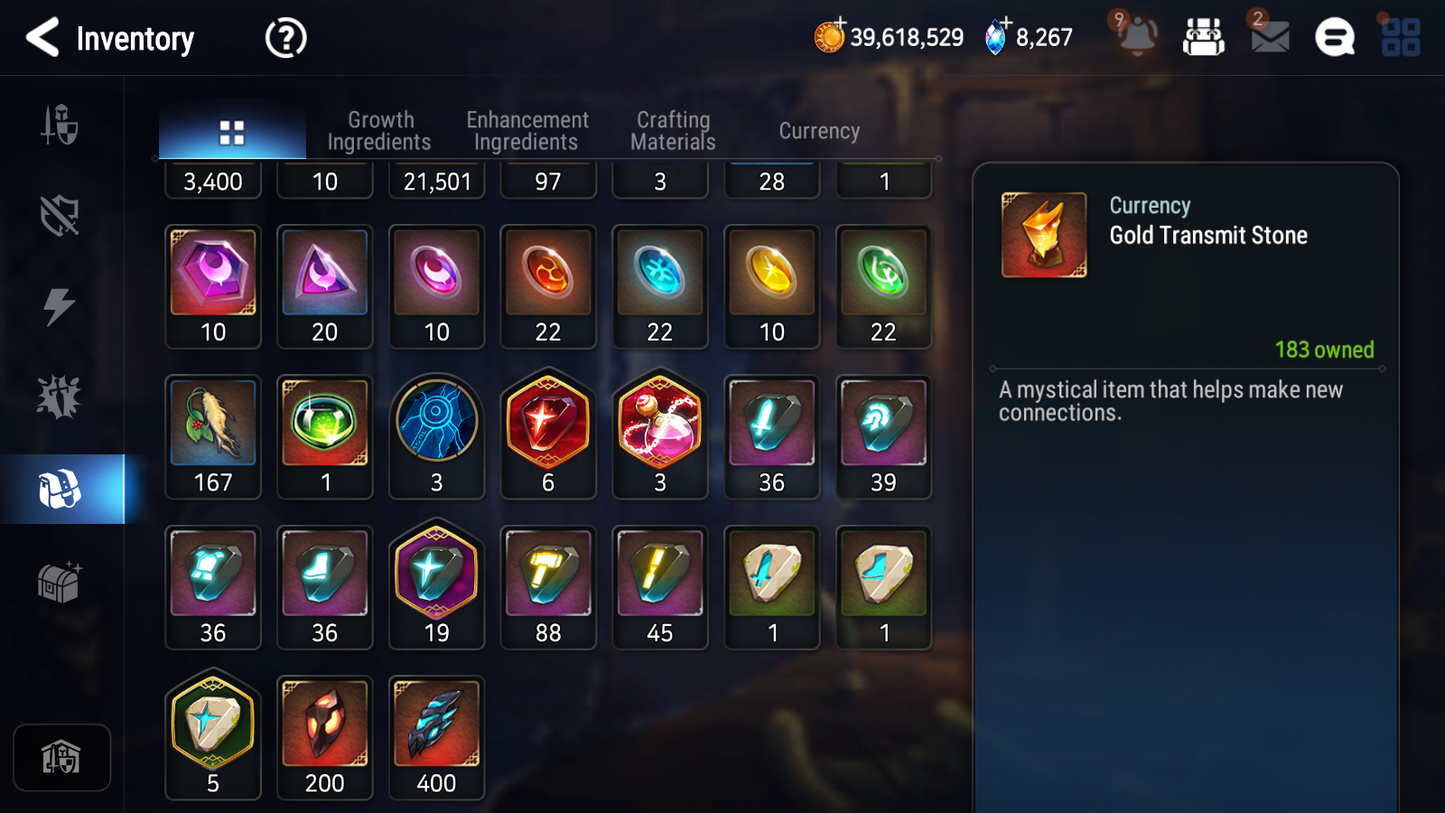Open the chat bubble icon
Image resolution: width=1445 pixels, height=813 pixels.
pyautogui.click(x=1334, y=38)
